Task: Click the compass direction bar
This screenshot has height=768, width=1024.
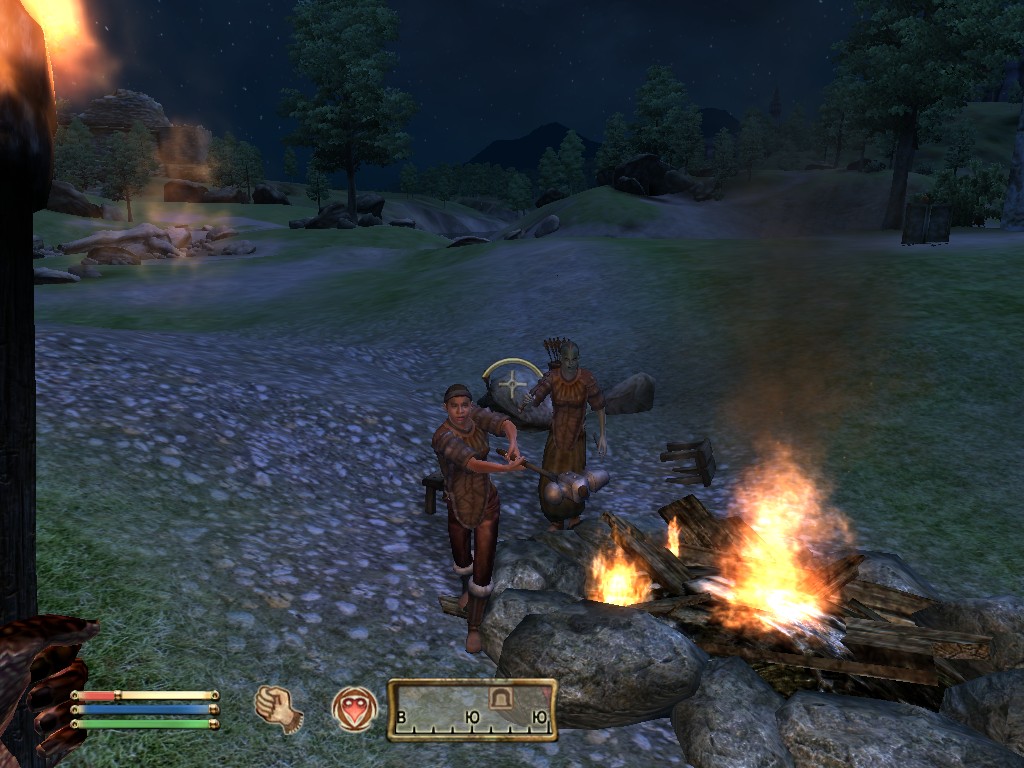Action: click(x=472, y=710)
